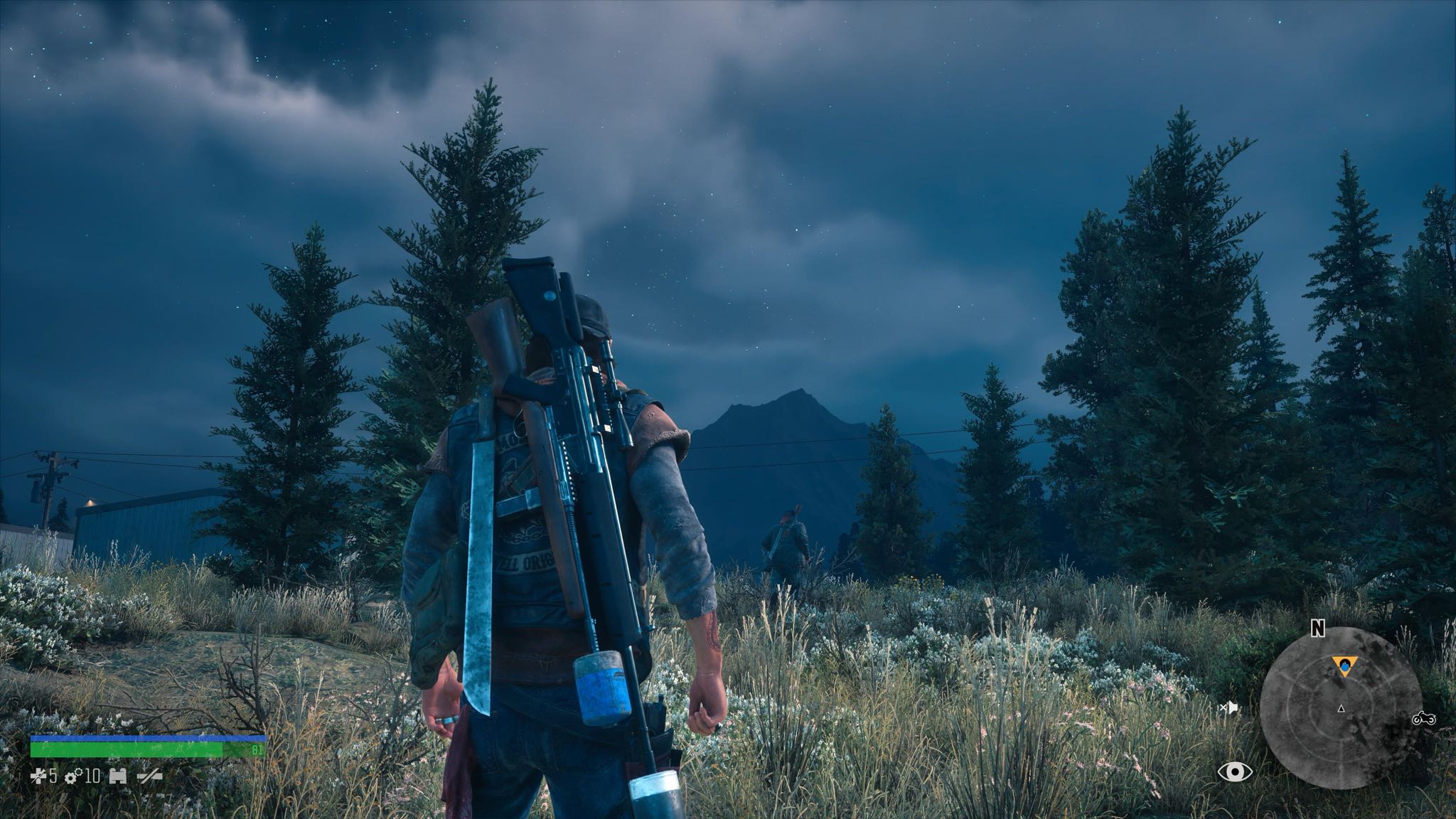Screen dimensions: 1456x819
Task: Select the gear scrap icon
Action: point(72,776)
